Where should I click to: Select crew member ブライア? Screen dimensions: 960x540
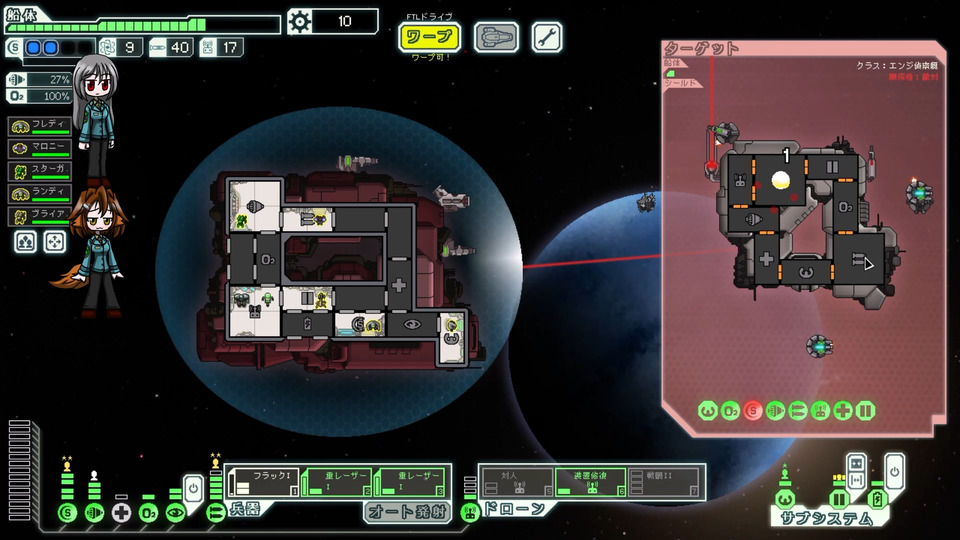tap(41, 215)
